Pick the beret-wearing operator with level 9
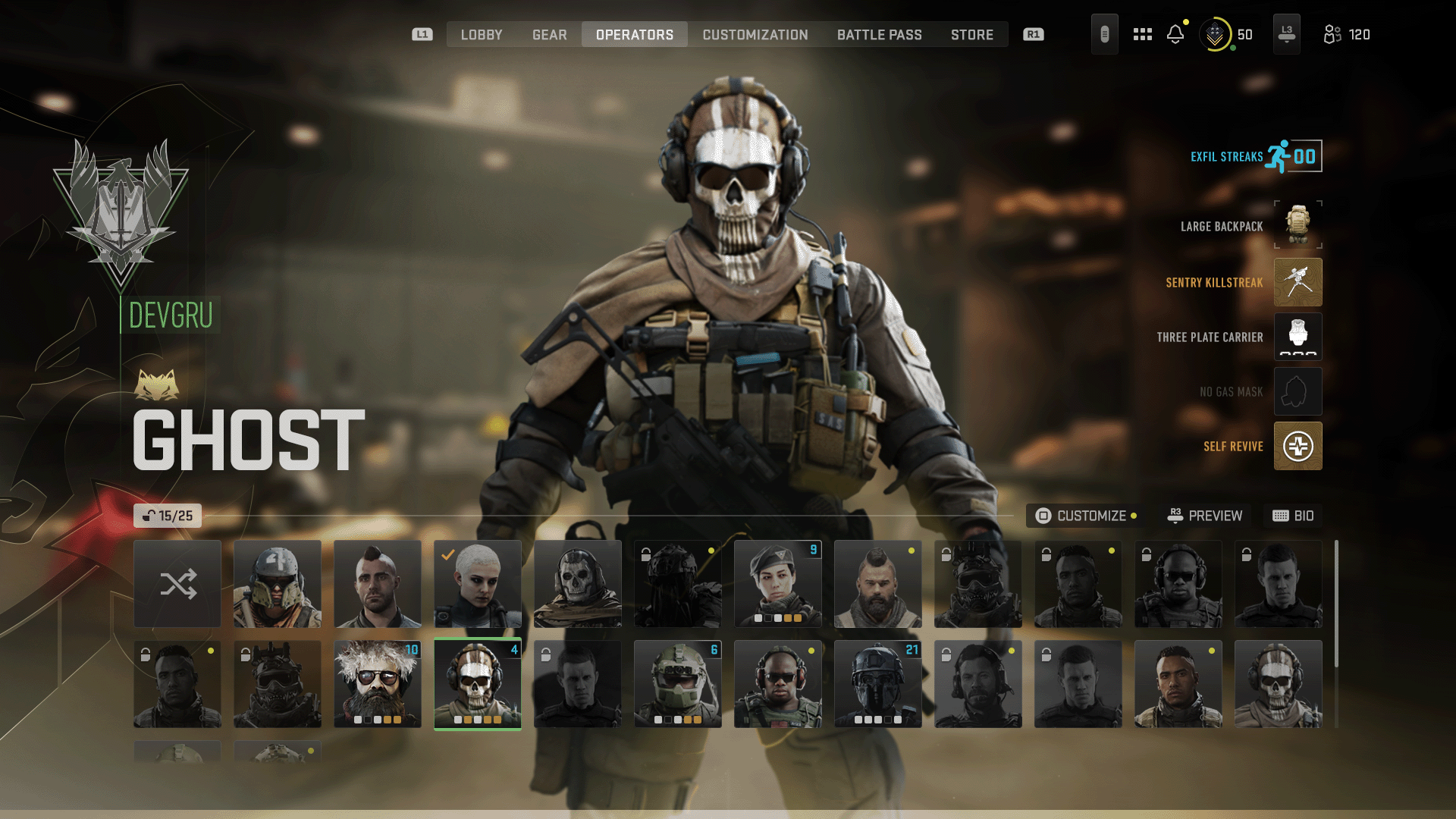 777,584
